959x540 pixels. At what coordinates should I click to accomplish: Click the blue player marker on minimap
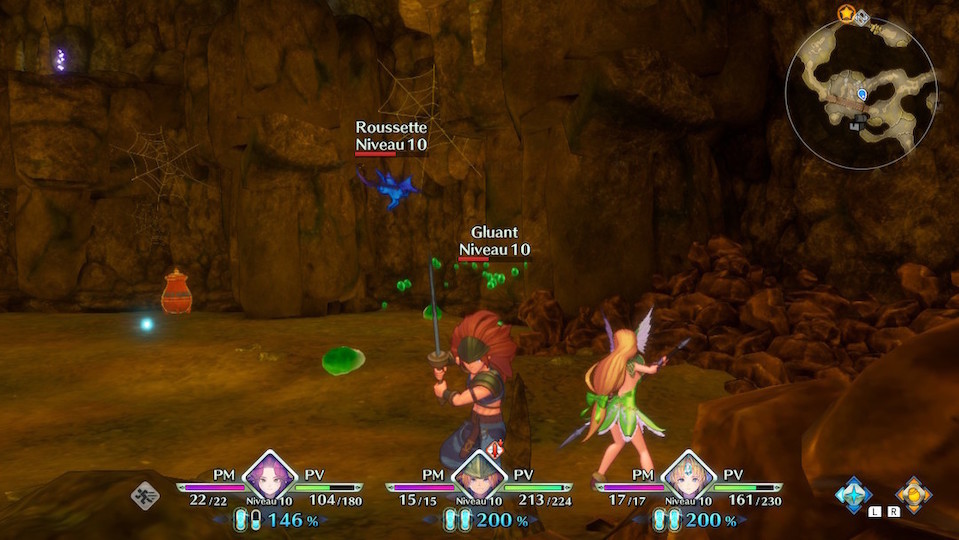point(862,94)
